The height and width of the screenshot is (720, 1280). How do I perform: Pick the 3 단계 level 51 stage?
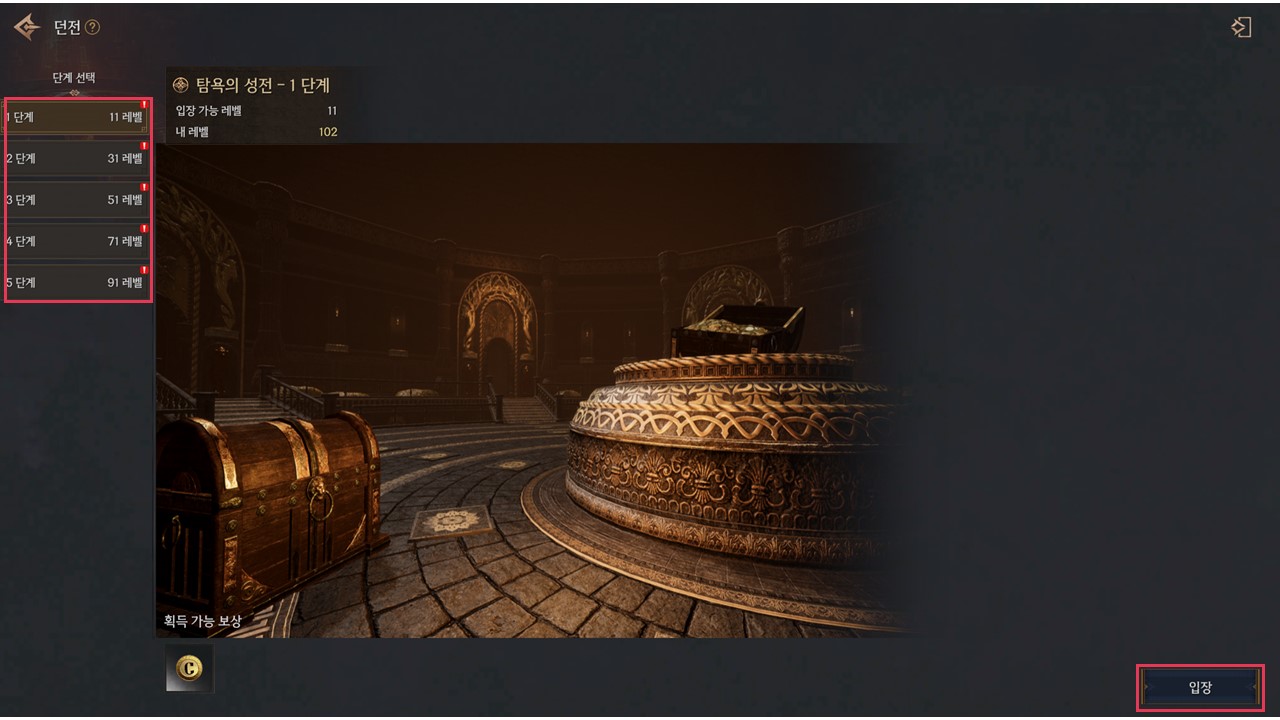tap(76, 200)
